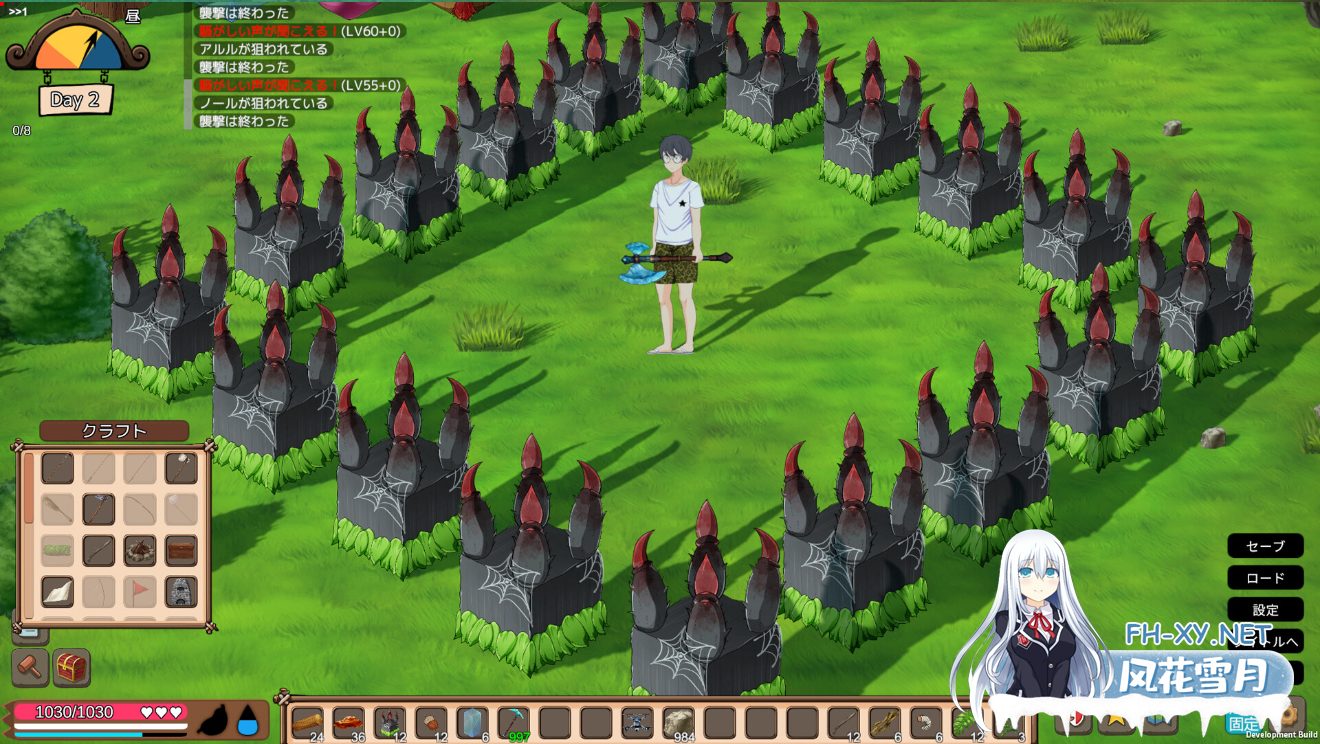Open the map icon at the bottom right

1157,720
